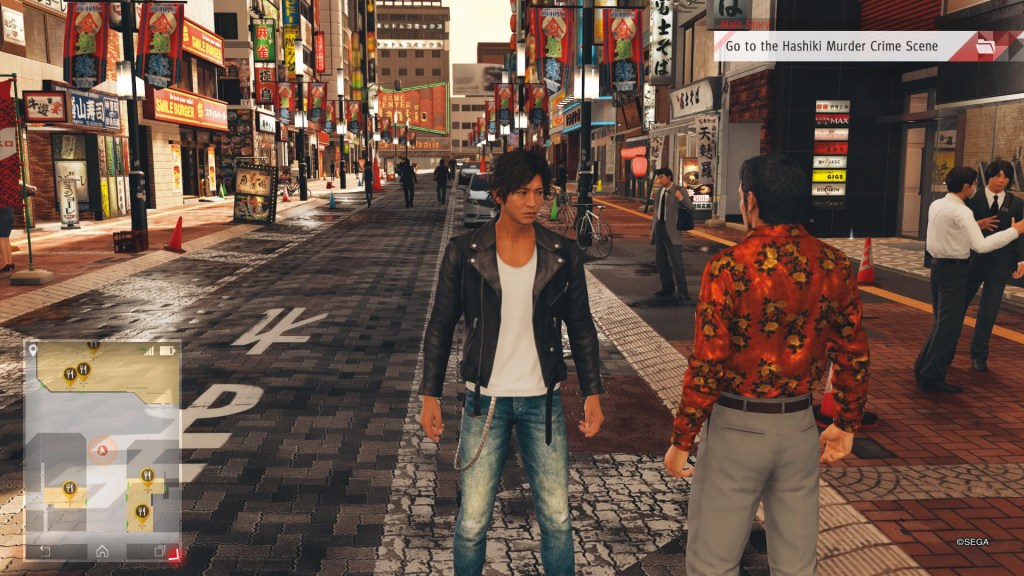The height and width of the screenshot is (576, 1024).
Task: Select the location pin icon on minimap
Action: pyautogui.click(x=33, y=350)
